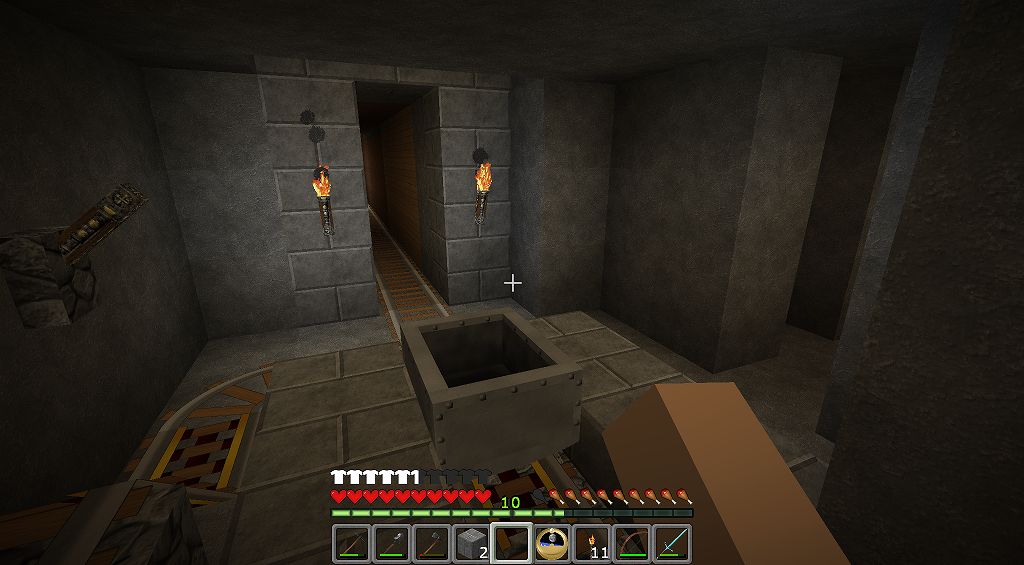Select the axe with low durability
Image resolution: width=1024 pixels, height=565 pixels.
point(431,543)
